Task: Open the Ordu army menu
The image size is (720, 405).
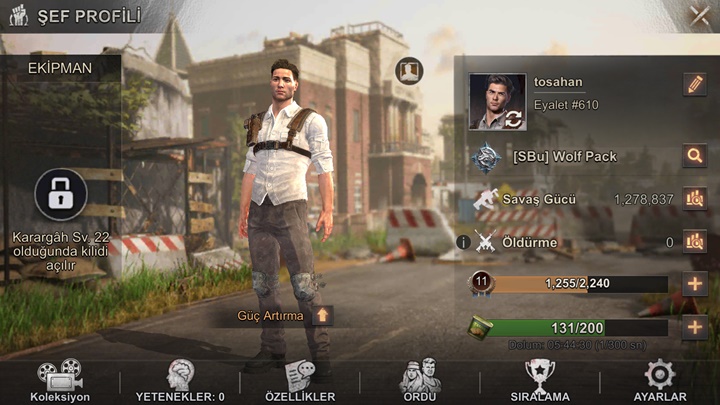Action: [420, 381]
